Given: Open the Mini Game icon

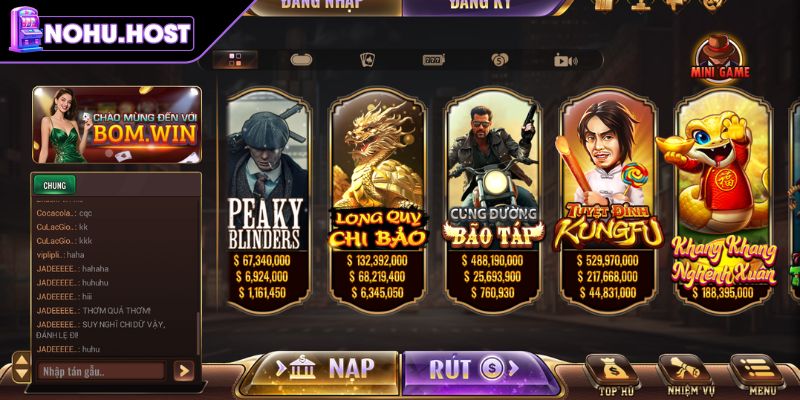Looking at the screenshot, I should pyautogui.click(x=720, y=58).
